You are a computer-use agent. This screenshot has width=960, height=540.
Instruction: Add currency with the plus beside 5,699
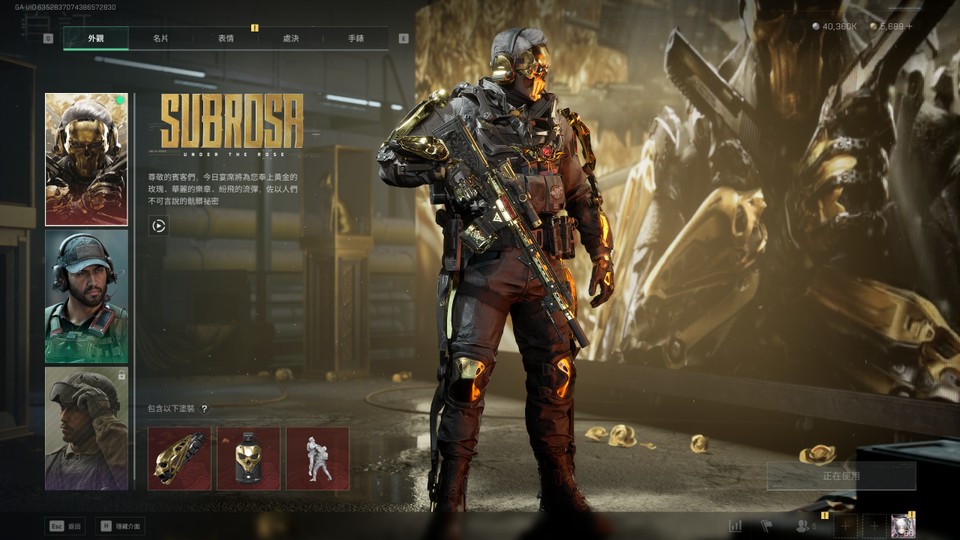[x=909, y=27]
